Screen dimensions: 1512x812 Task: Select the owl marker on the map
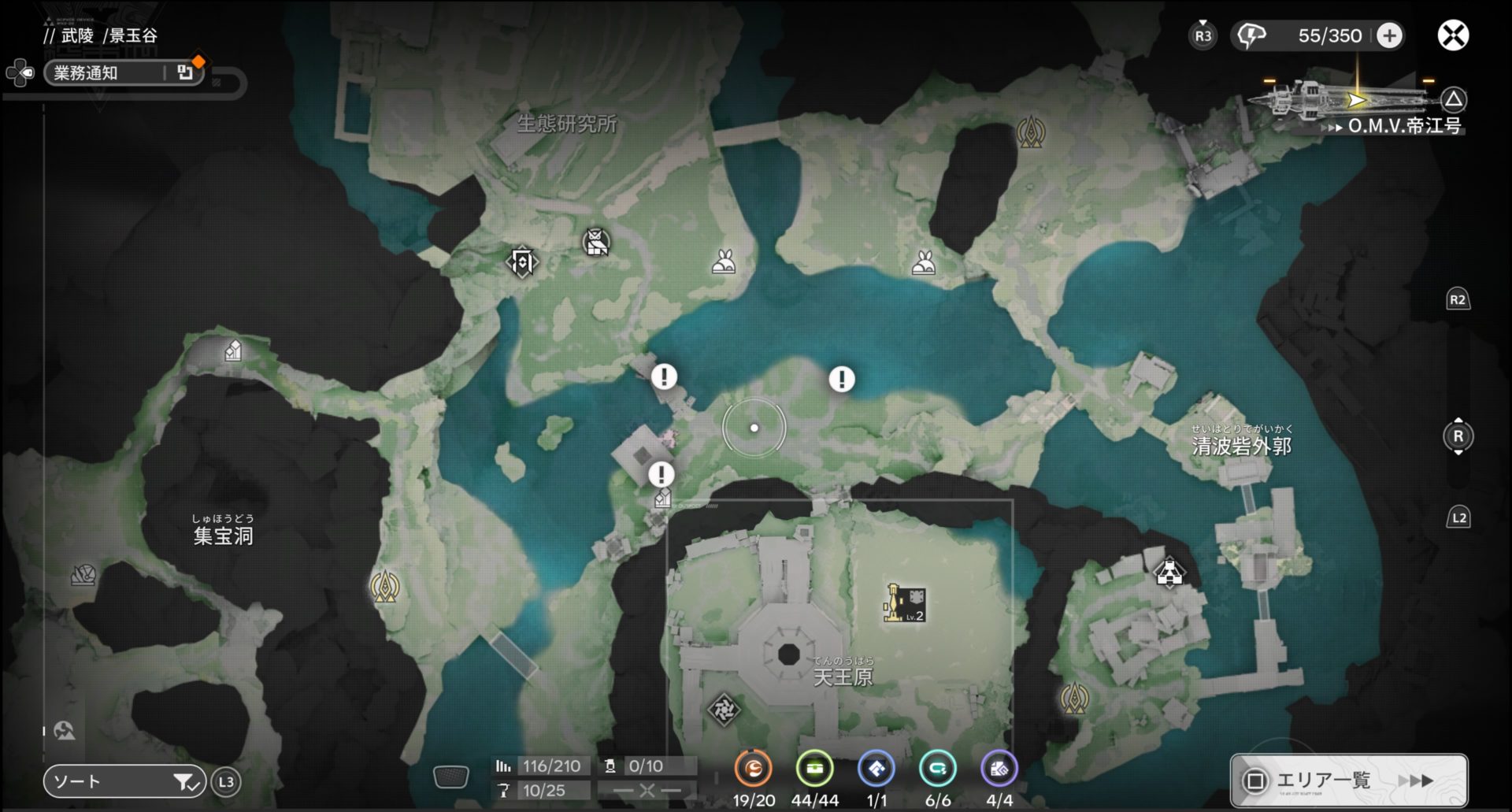point(596,242)
